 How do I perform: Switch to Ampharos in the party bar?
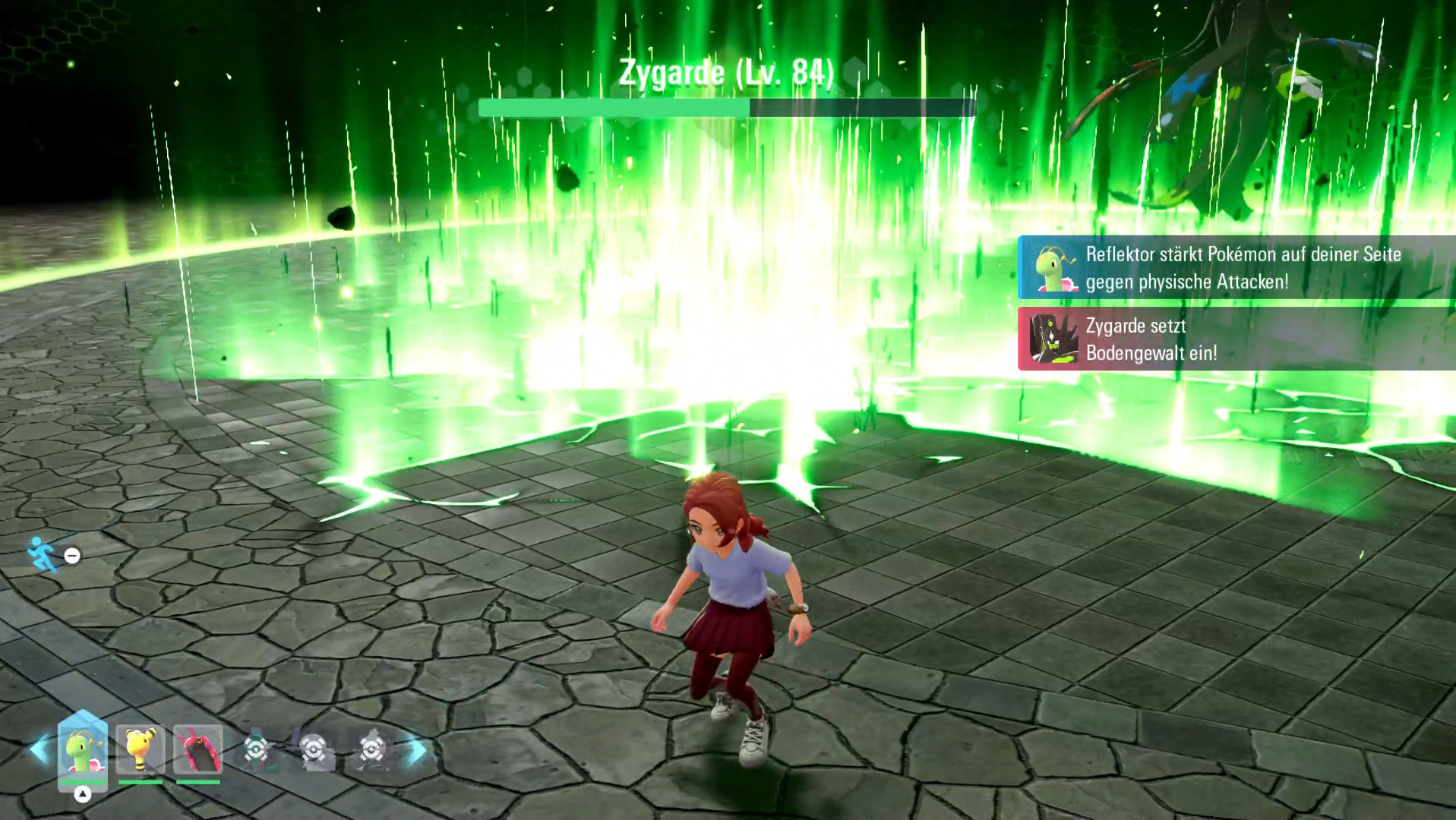point(141,750)
